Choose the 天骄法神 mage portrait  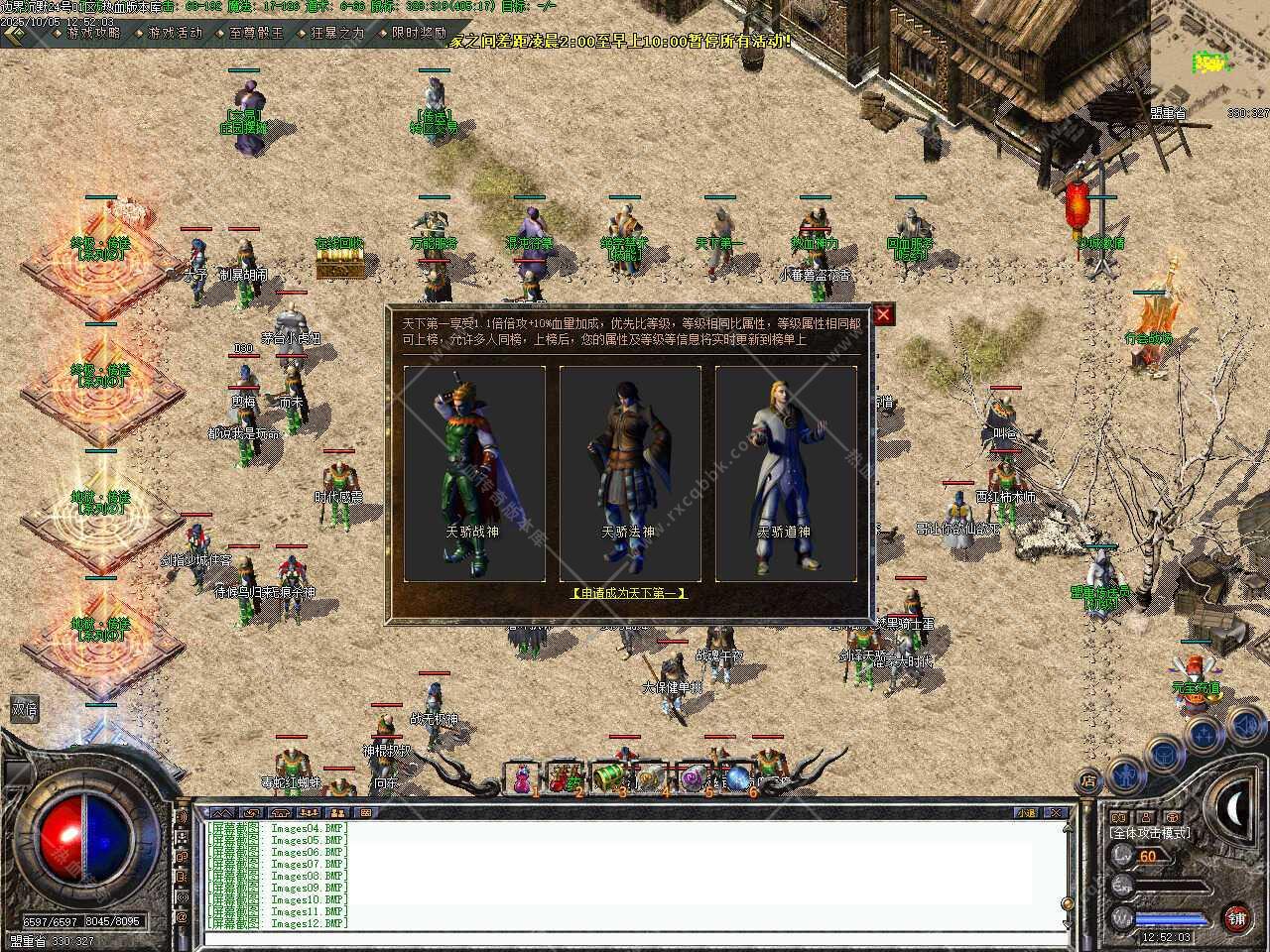[630, 472]
